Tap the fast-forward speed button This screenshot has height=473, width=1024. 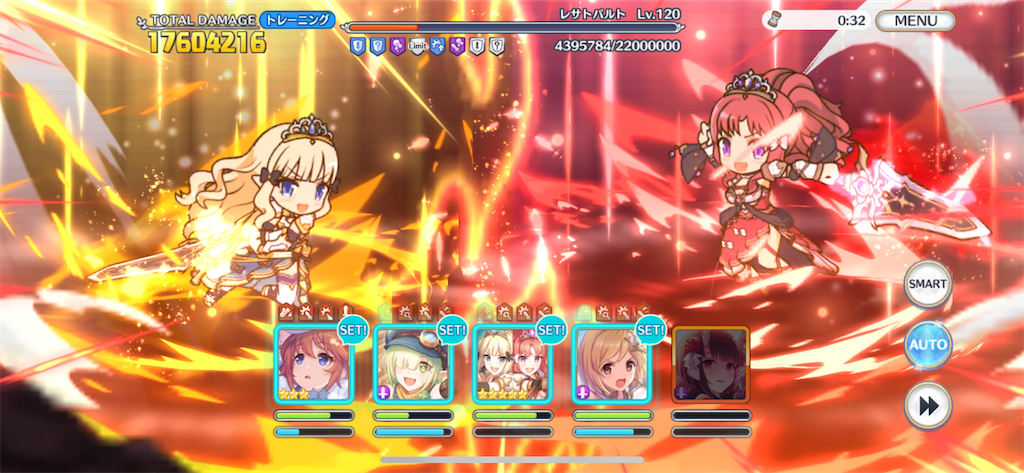pyautogui.click(x=927, y=405)
